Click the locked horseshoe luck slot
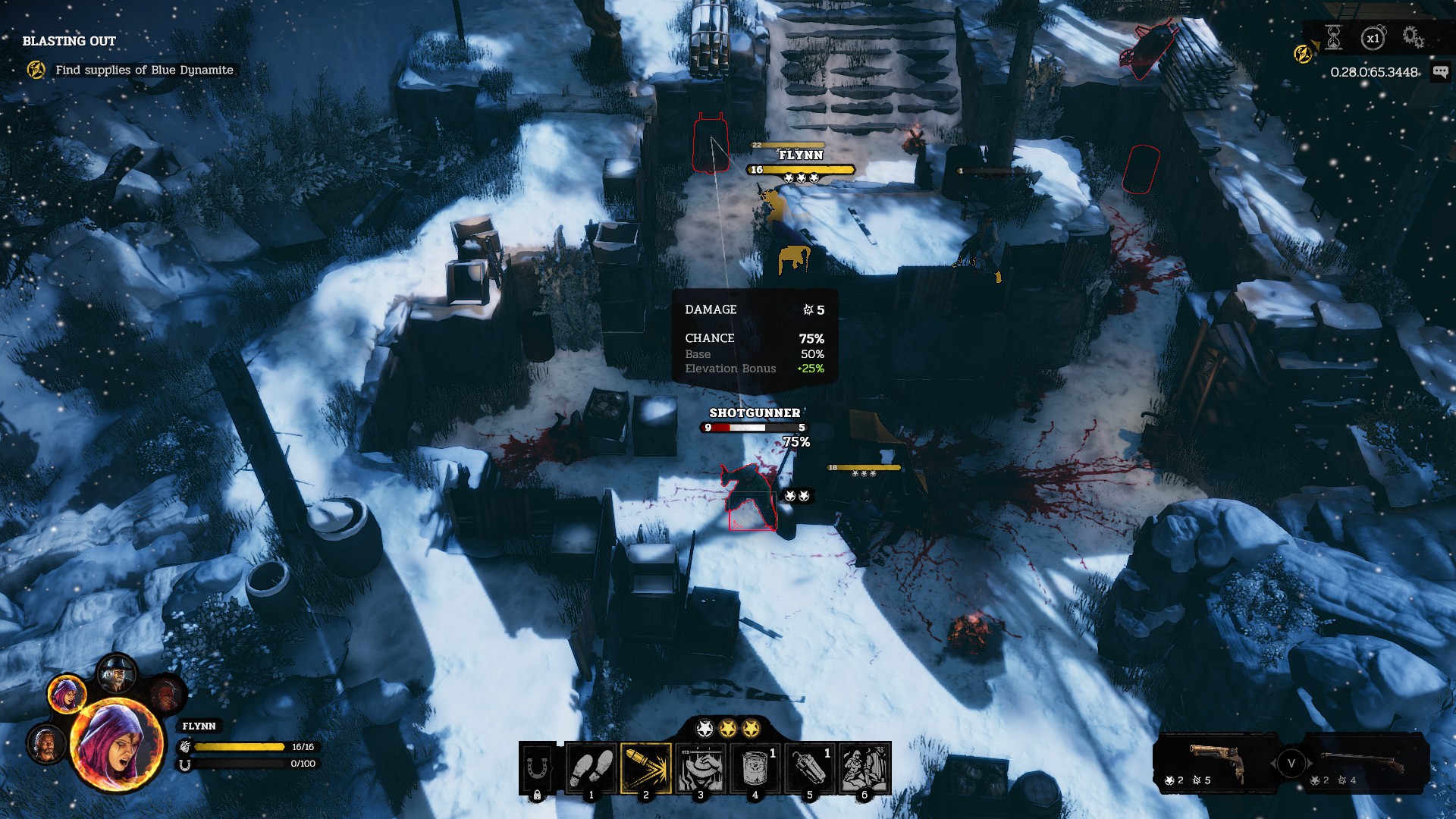1456x819 pixels. pyautogui.click(x=538, y=767)
